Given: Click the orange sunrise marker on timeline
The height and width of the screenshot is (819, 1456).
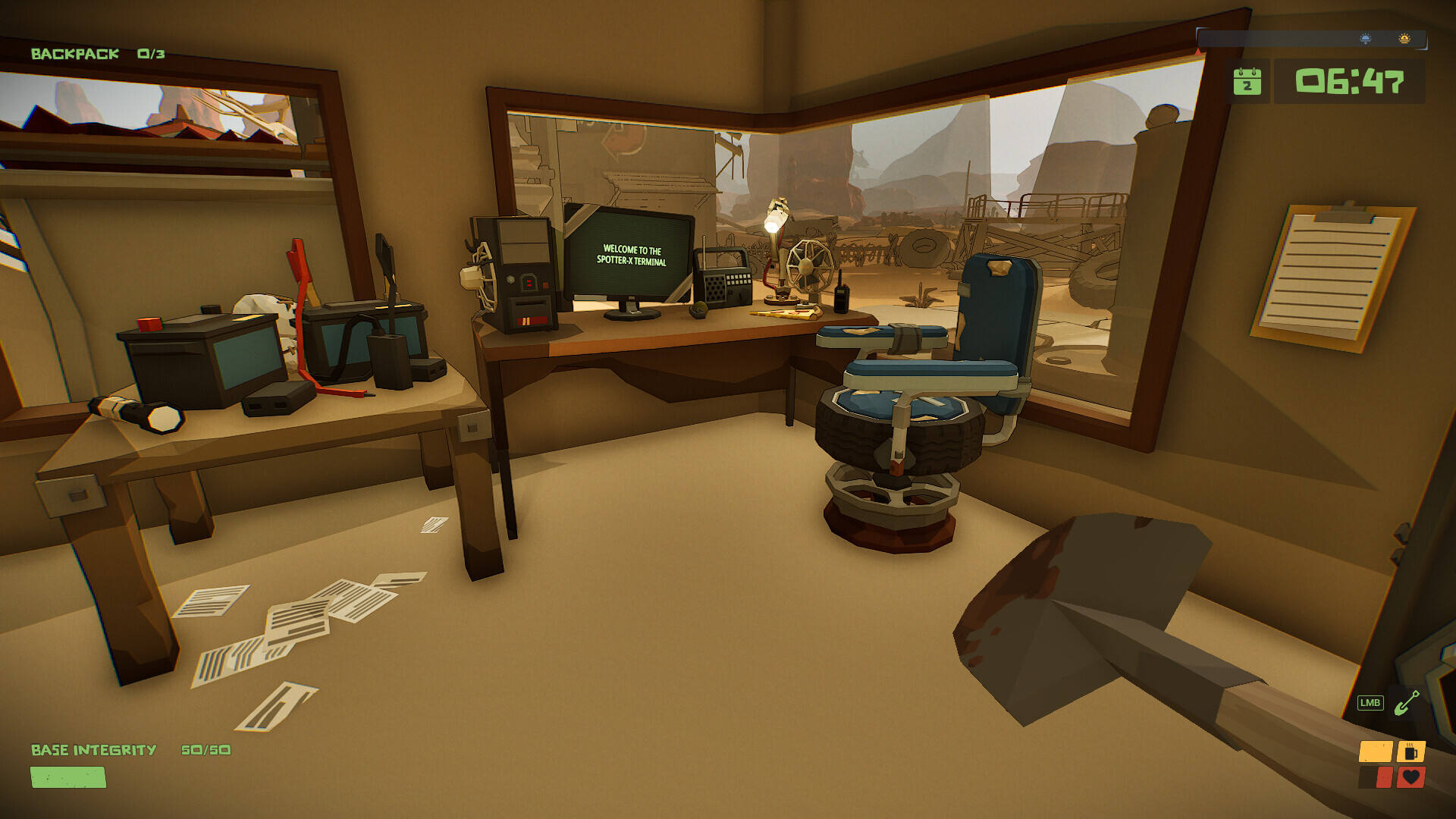Looking at the screenshot, I should 1404,39.
